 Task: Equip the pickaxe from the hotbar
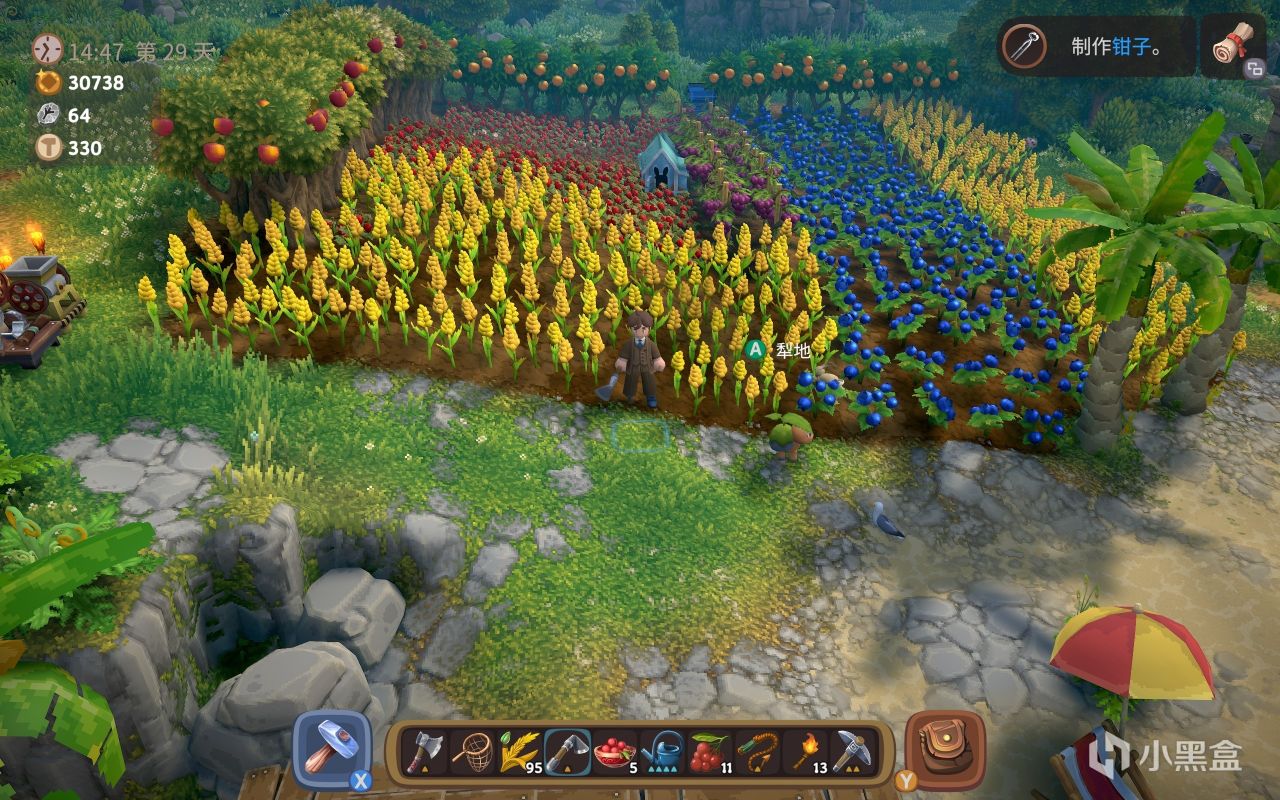[x=851, y=751]
